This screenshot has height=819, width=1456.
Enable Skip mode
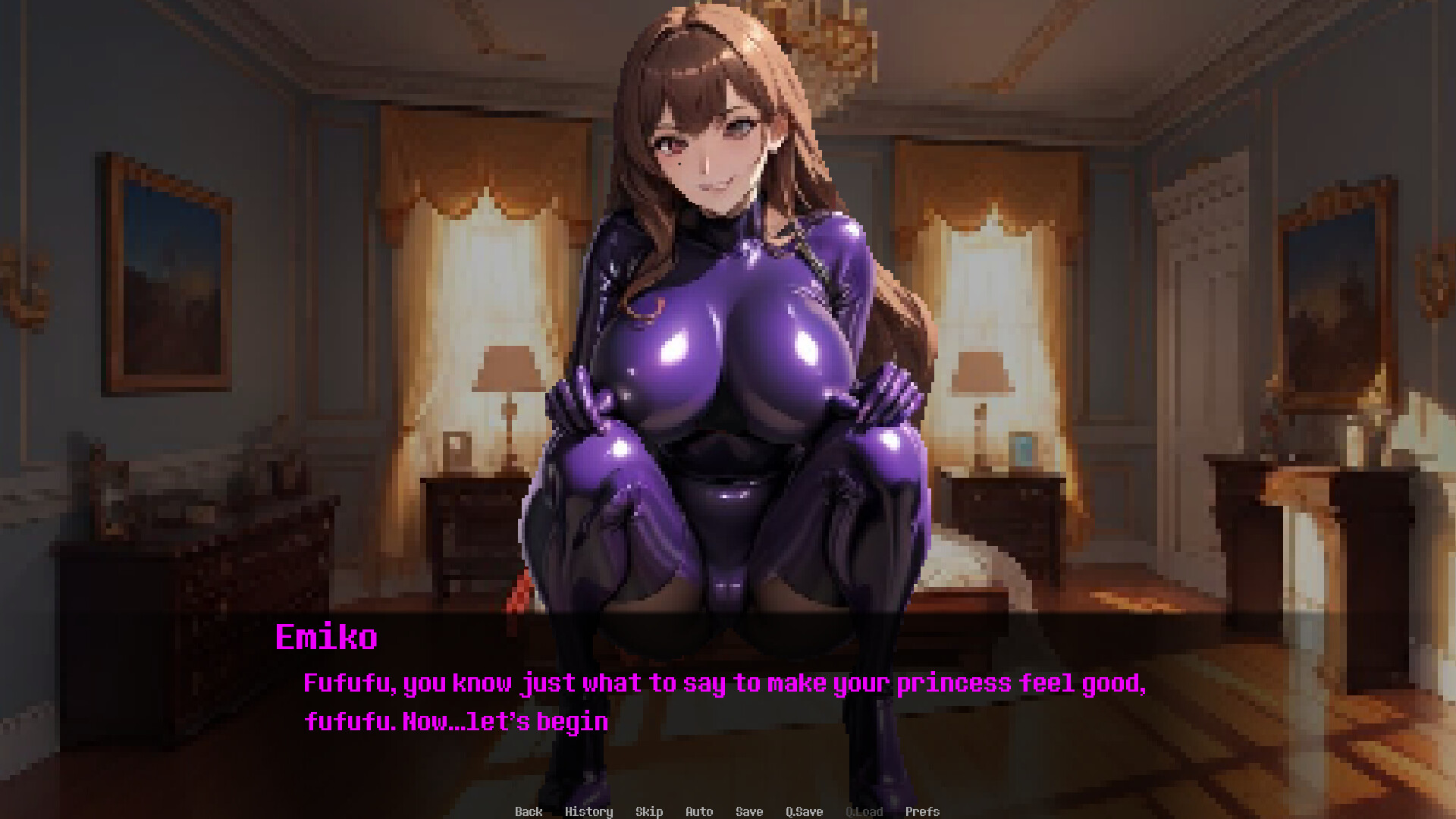[649, 811]
